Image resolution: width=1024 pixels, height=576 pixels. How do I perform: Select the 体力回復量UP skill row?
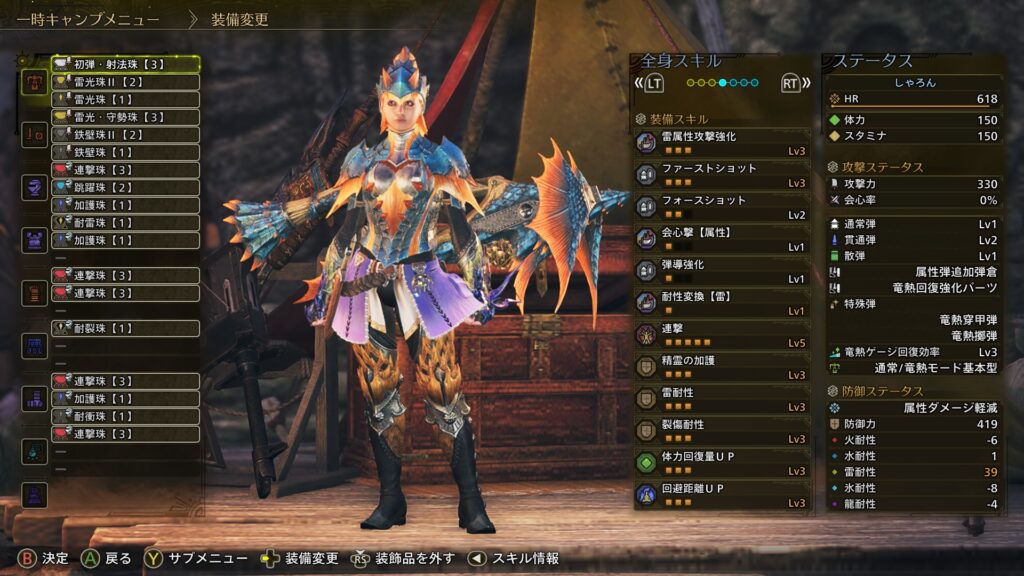722,463
